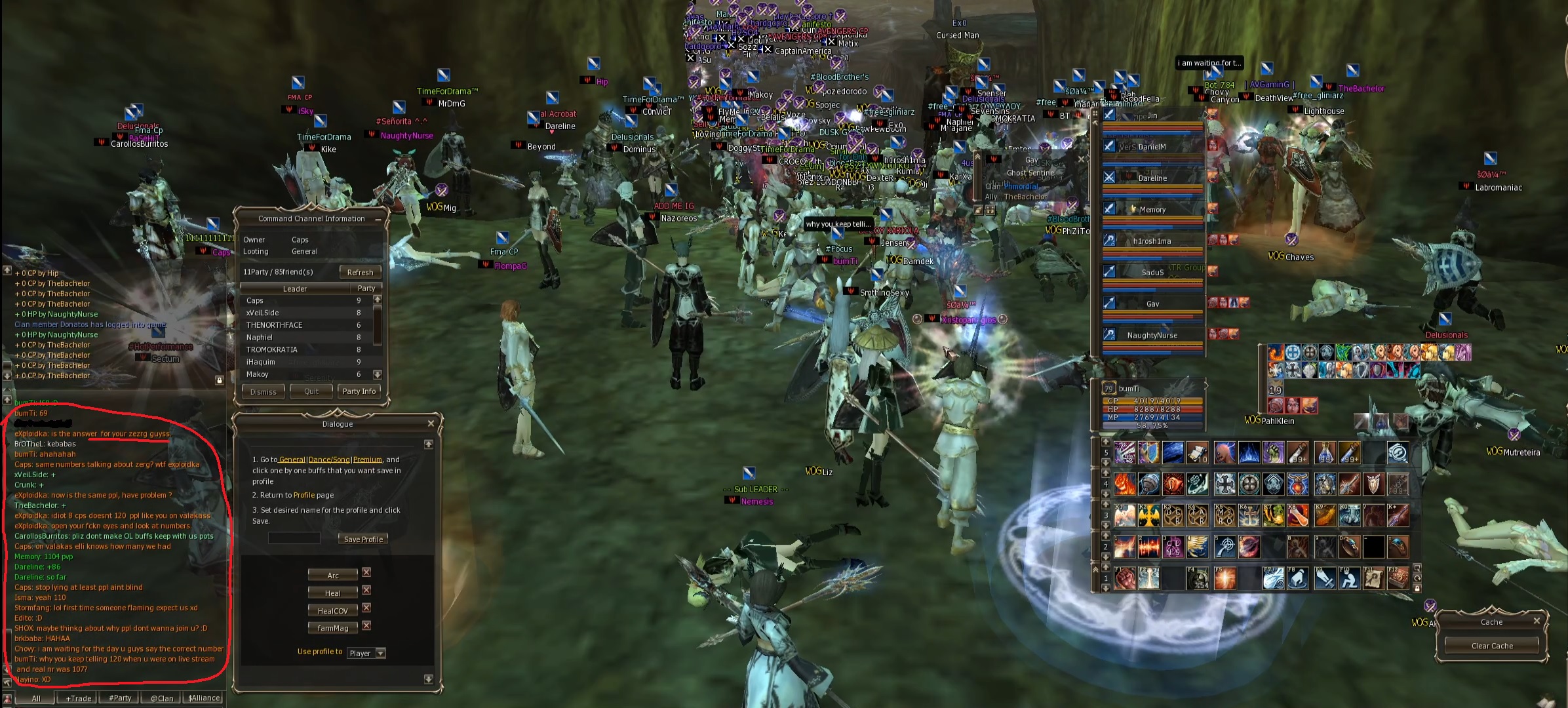Delete the farmMag profile
Screen dimensions: 1568x708
coord(366,626)
